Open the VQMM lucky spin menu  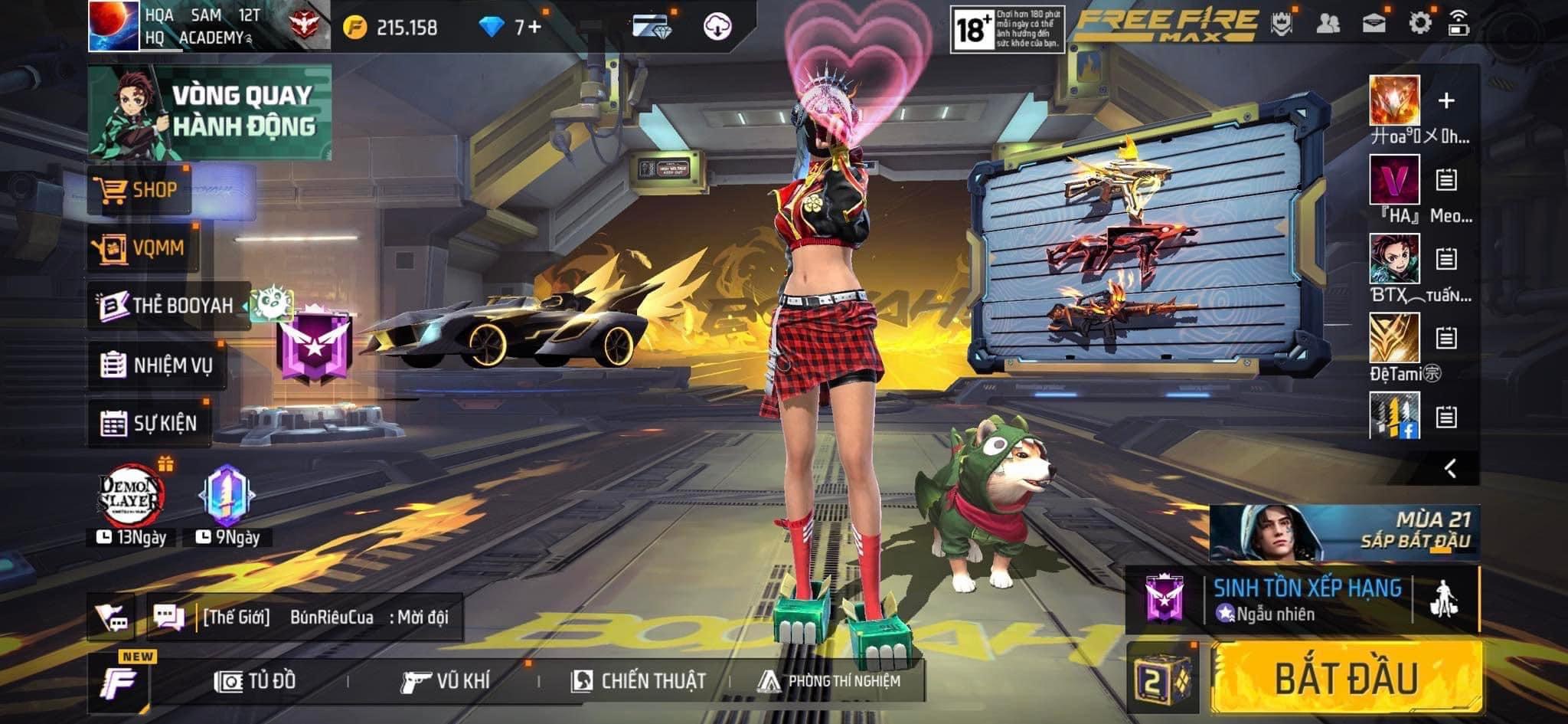(x=142, y=248)
